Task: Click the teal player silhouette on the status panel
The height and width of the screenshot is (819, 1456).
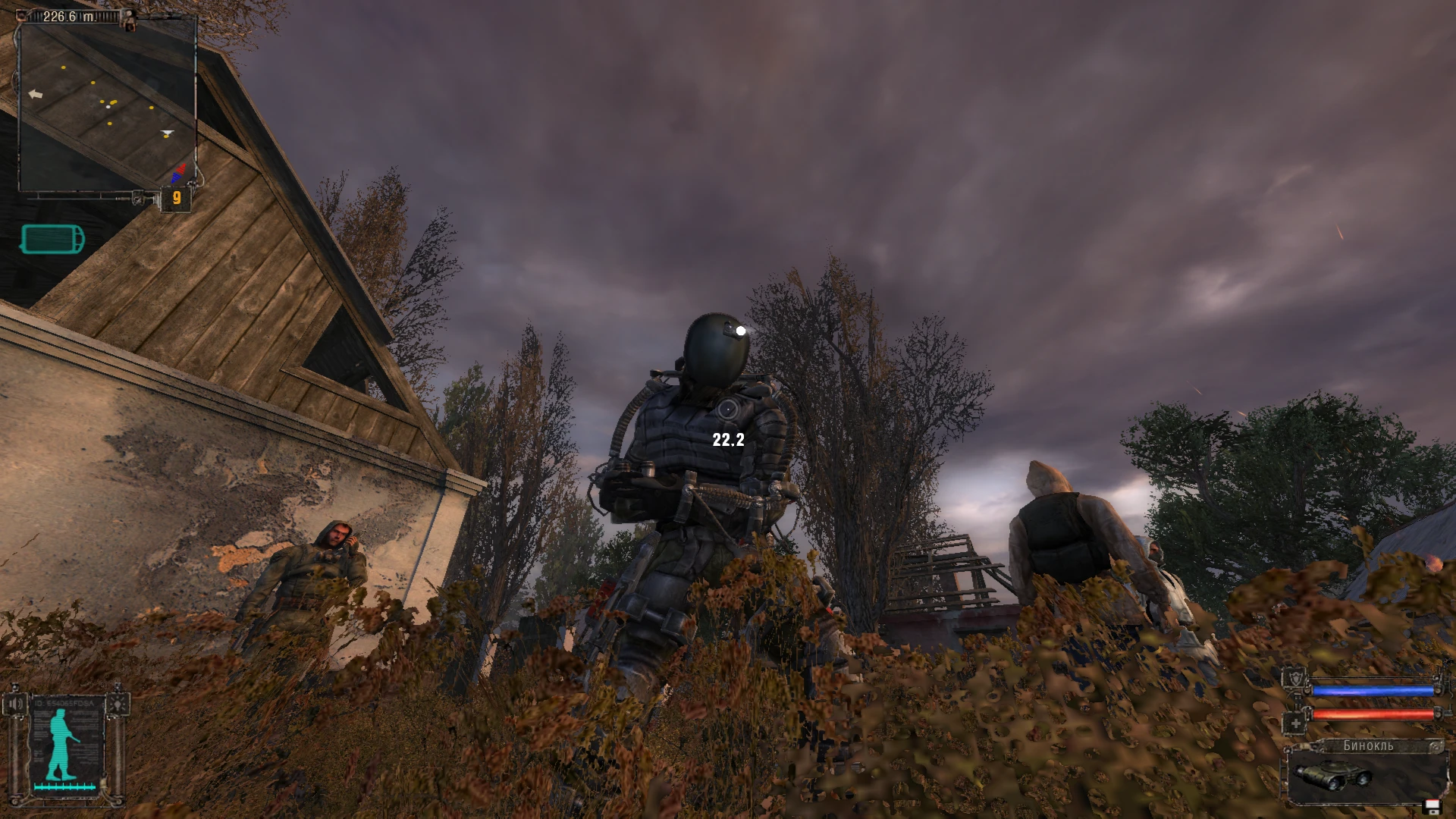Action: [61, 743]
